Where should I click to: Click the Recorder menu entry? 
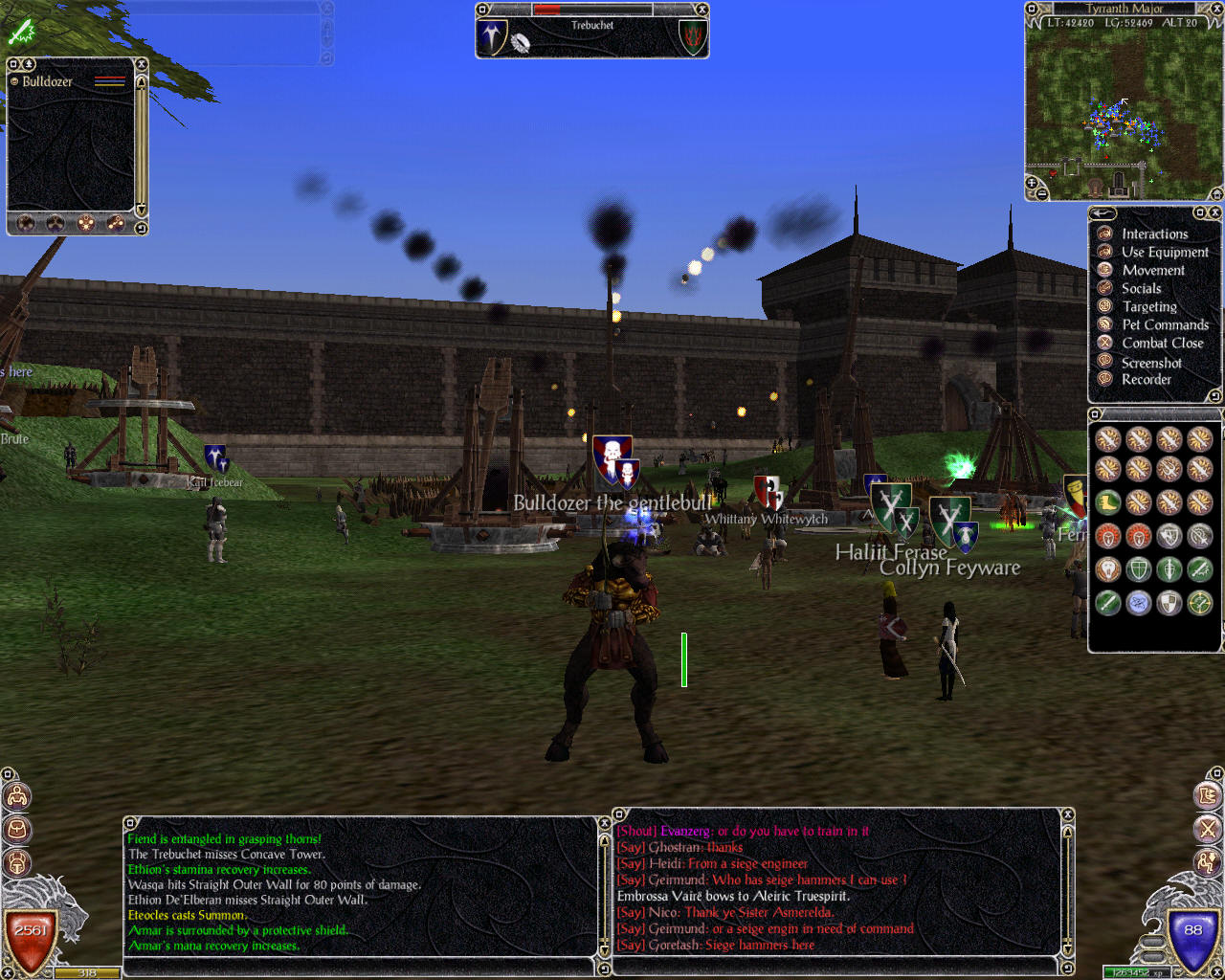tap(1146, 379)
